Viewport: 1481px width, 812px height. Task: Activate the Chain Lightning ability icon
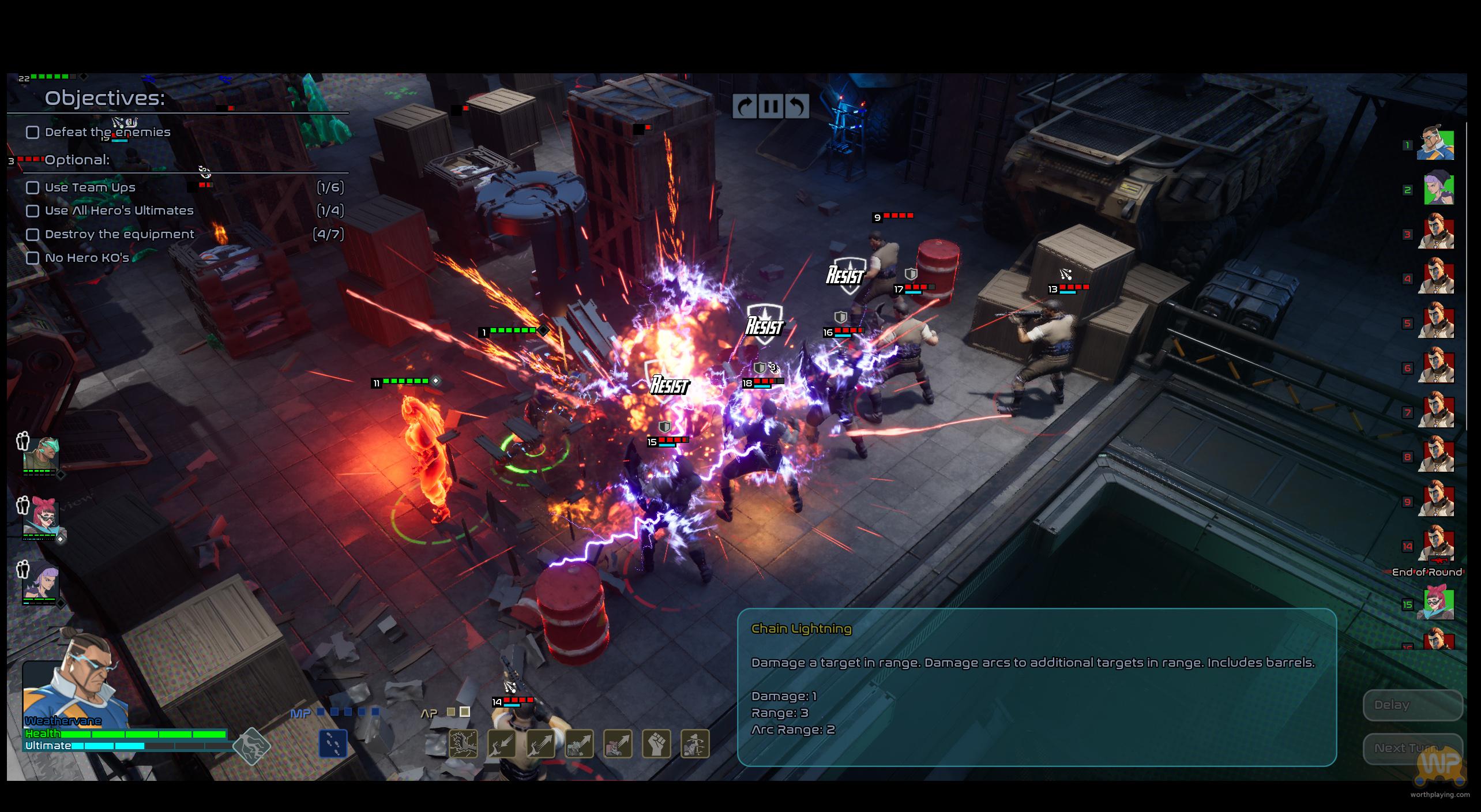coord(464,743)
